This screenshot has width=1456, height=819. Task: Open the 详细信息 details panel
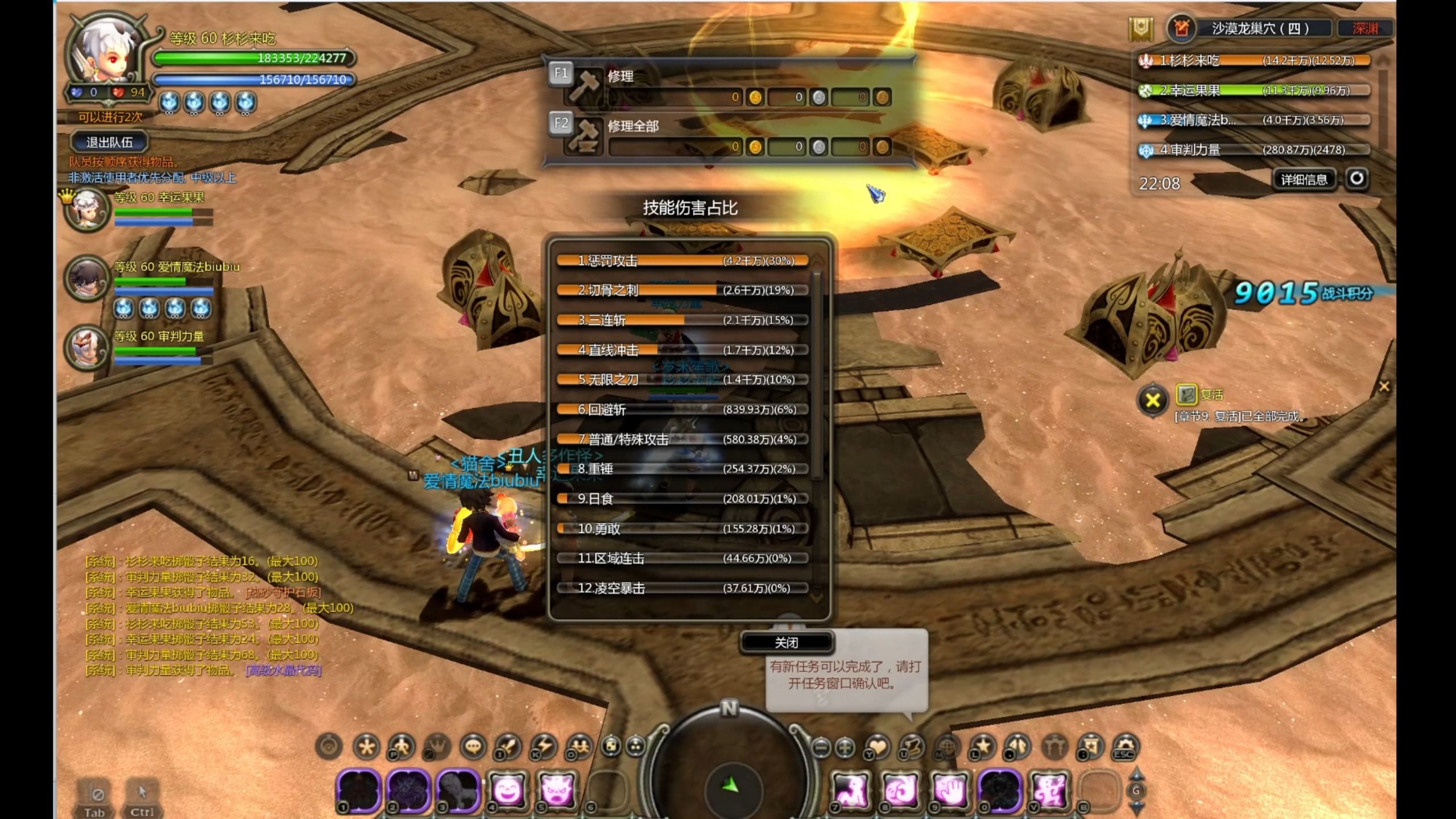1304,180
